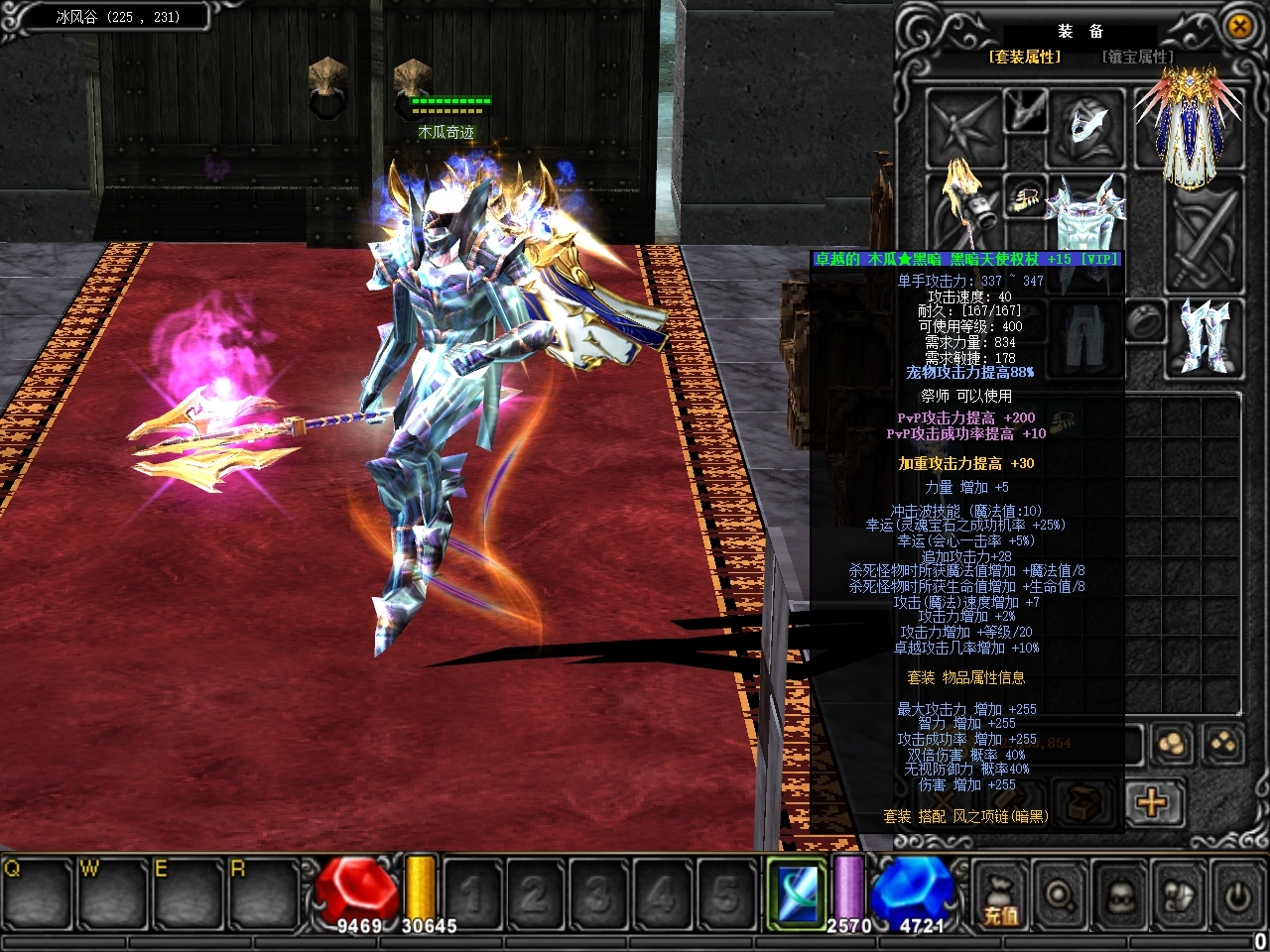Select the equipped boots slot
The image size is (1270, 952).
[x=1205, y=335]
